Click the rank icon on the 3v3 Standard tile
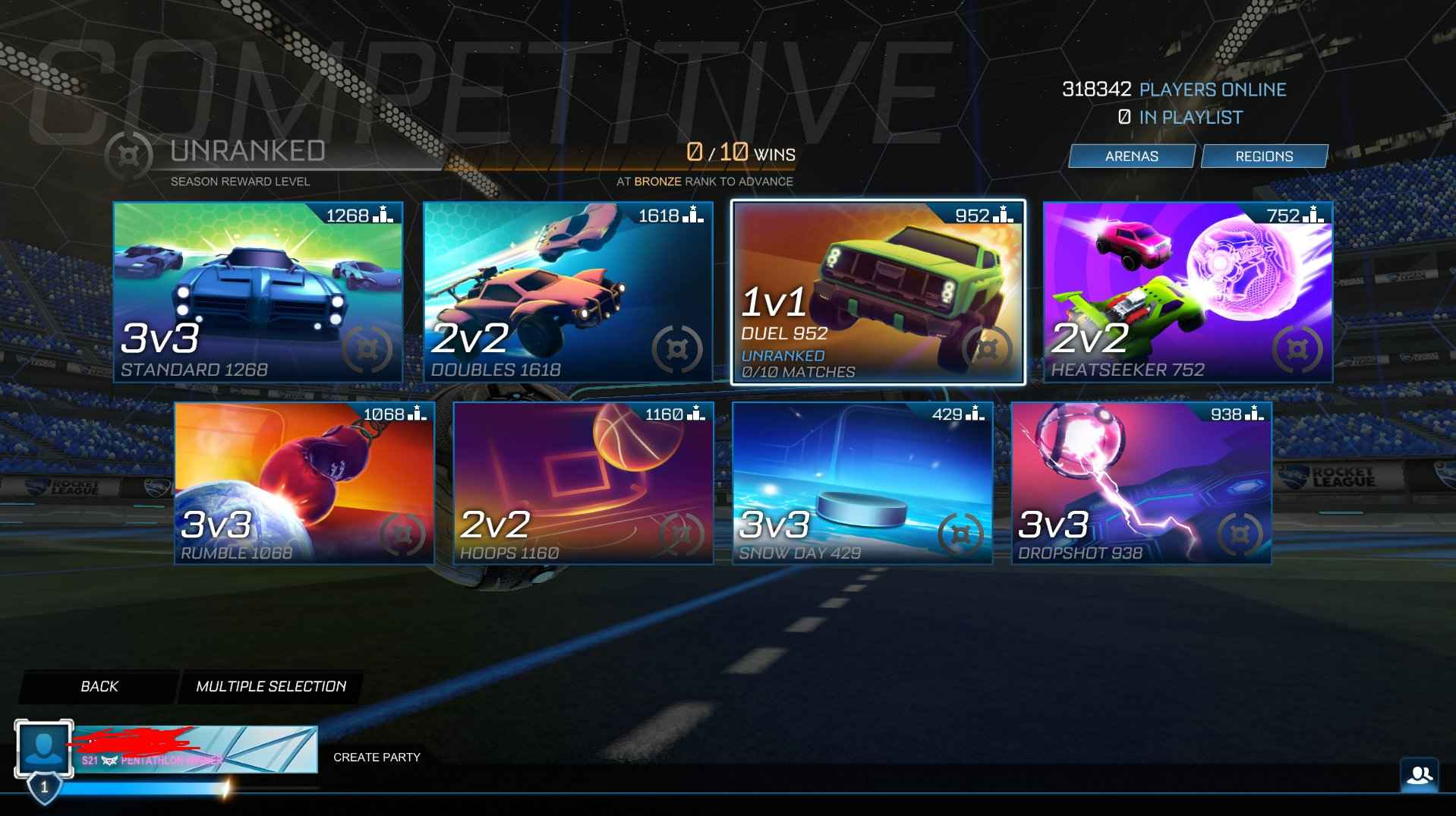This screenshot has width=1456, height=816. coord(383,215)
